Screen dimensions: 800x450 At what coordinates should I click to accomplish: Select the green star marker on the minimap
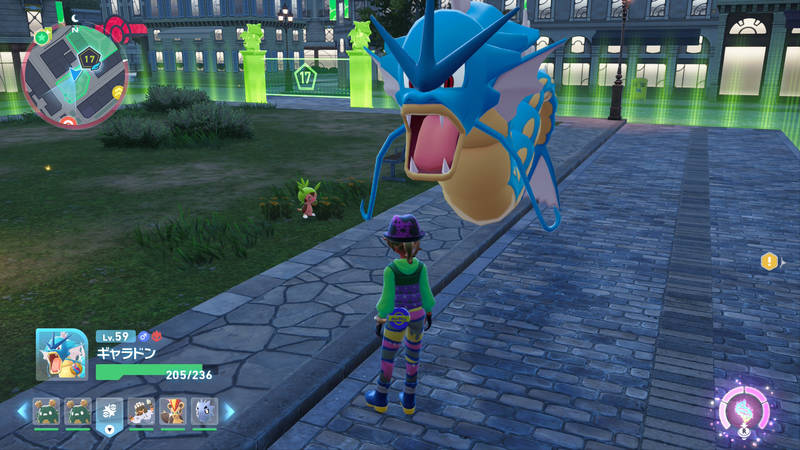[41, 37]
